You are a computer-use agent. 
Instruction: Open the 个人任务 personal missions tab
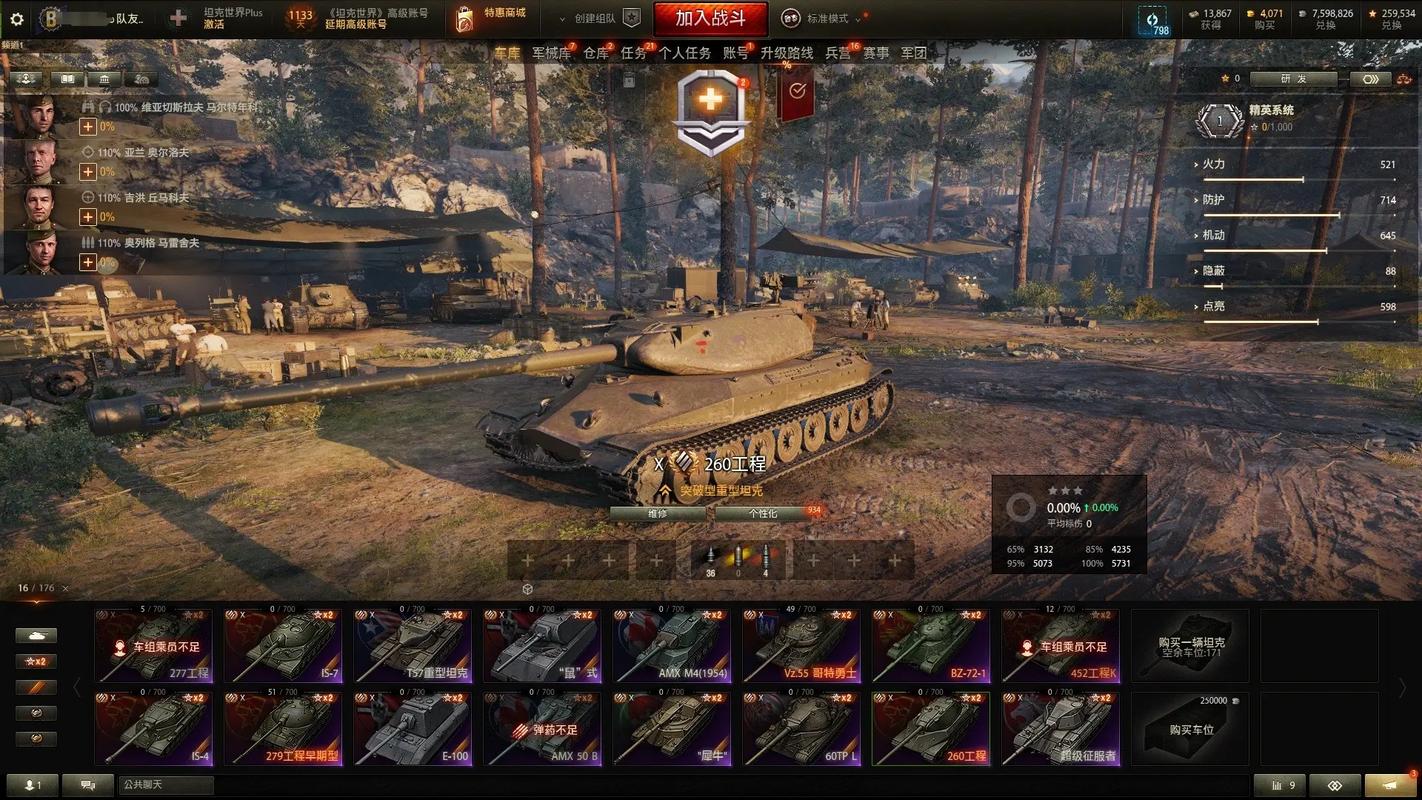pyautogui.click(x=685, y=53)
